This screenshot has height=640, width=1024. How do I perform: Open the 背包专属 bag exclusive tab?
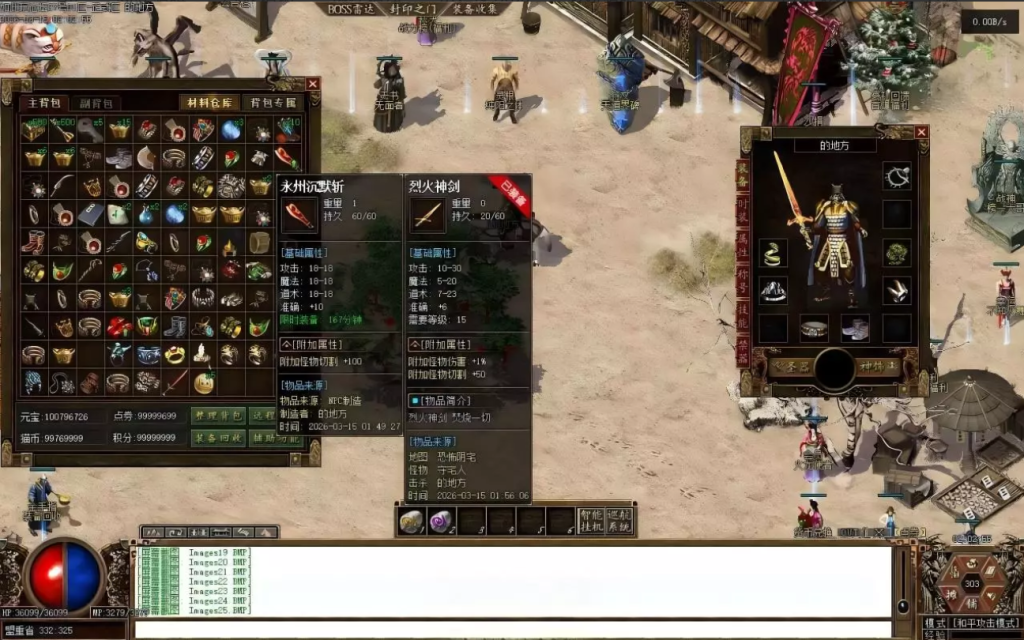tap(272, 103)
